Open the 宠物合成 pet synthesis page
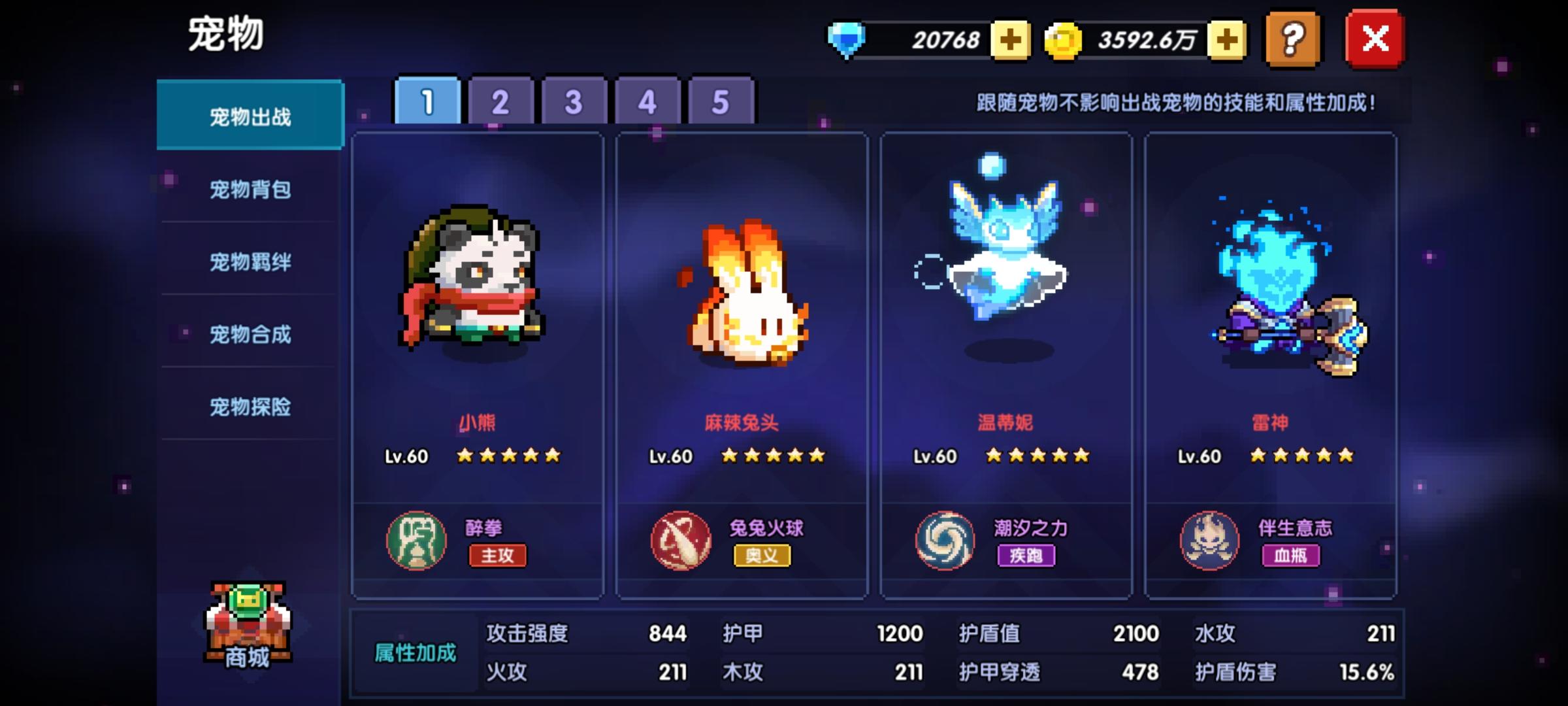The width and height of the screenshot is (1568, 706). click(x=250, y=335)
